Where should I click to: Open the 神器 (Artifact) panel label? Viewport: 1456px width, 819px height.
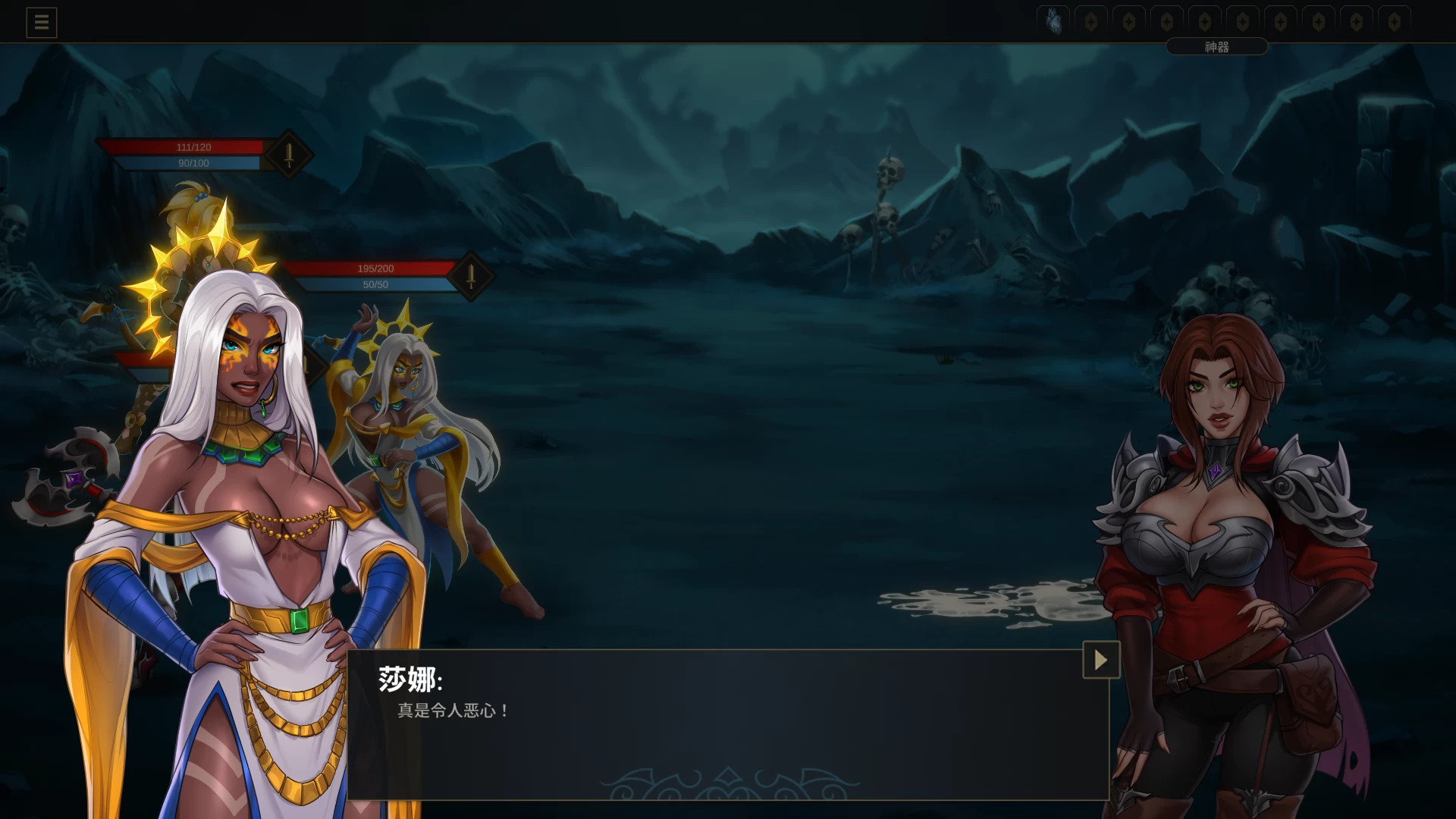[x=1216, y=46]
